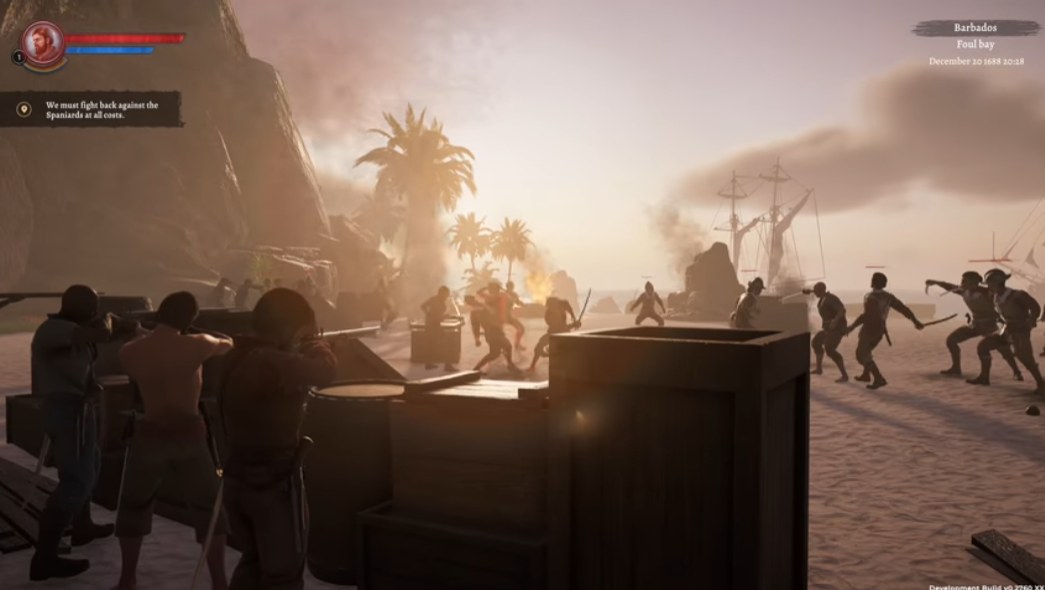The height and width of the screenshot is (590, 1045).
Task: Click the red-haired character portrait
Action: [x=43, y=42]
